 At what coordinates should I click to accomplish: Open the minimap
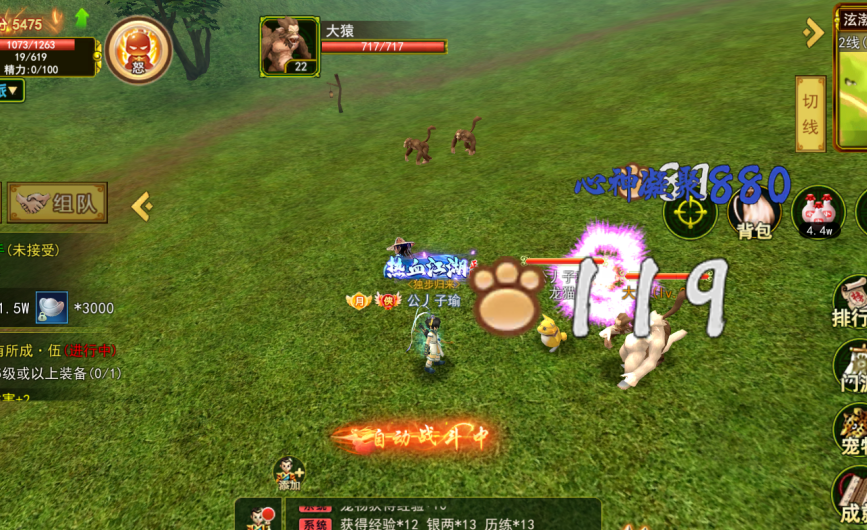point(852,78)
